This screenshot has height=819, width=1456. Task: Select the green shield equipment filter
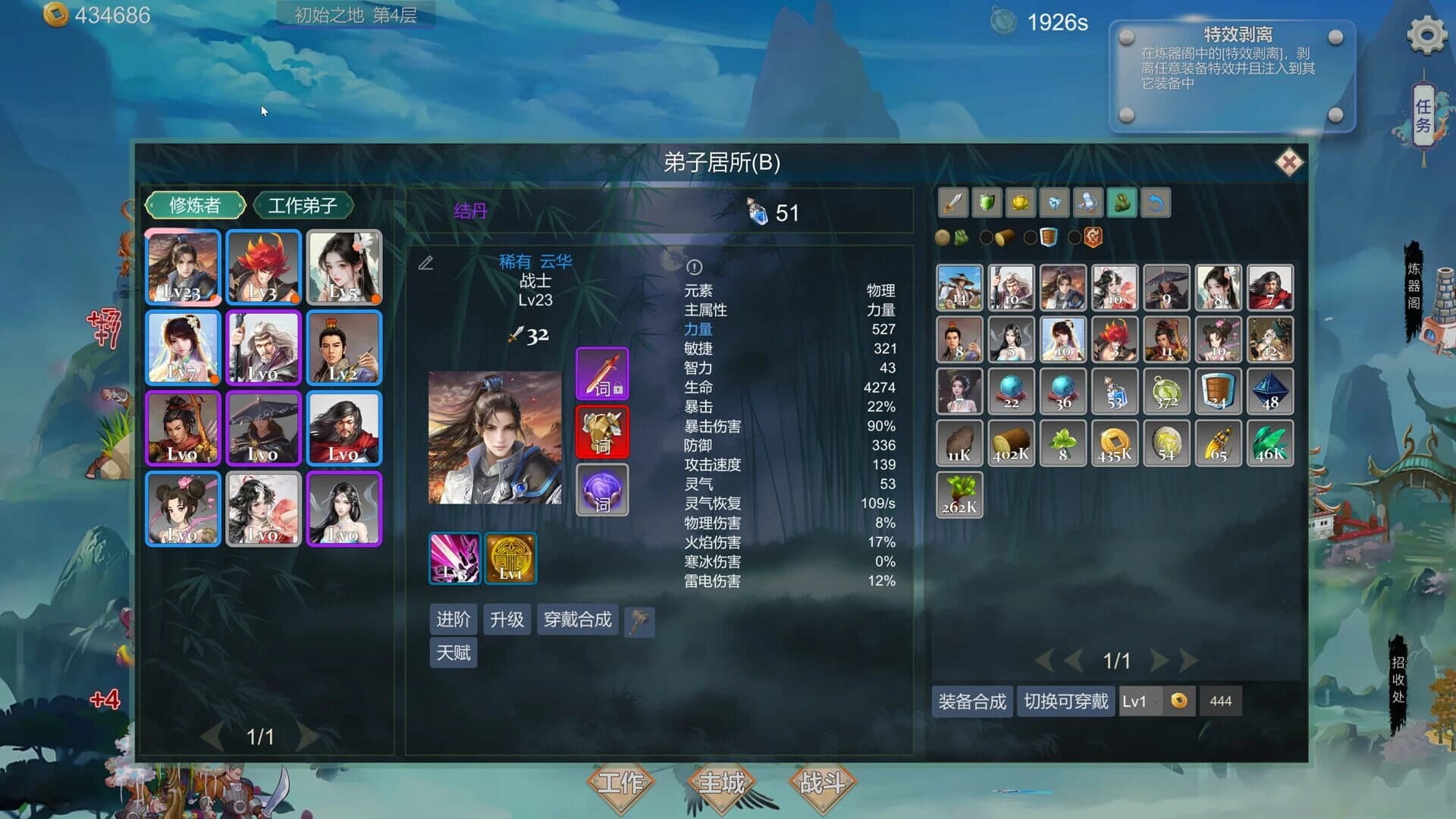987,202
